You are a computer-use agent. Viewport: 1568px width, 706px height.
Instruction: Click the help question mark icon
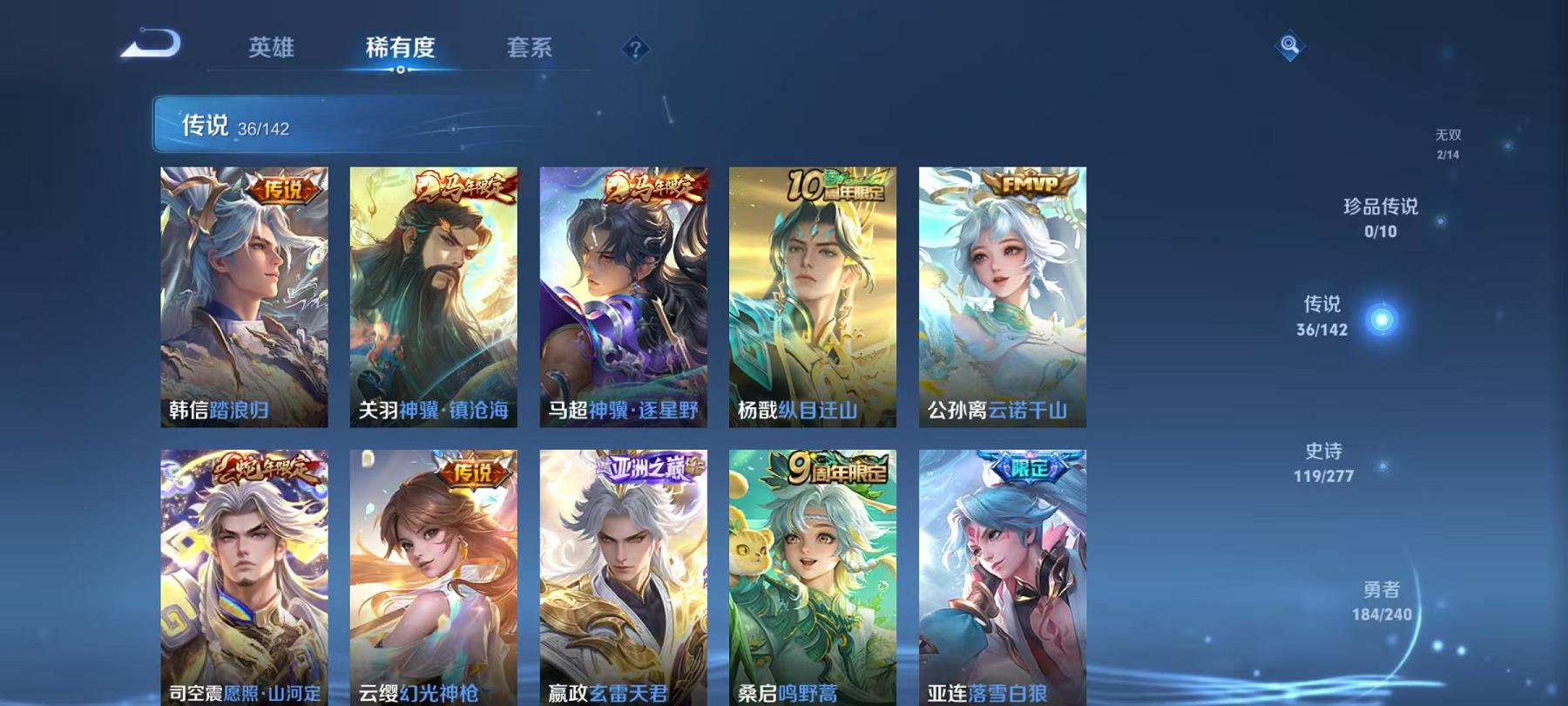click(635, 48)
